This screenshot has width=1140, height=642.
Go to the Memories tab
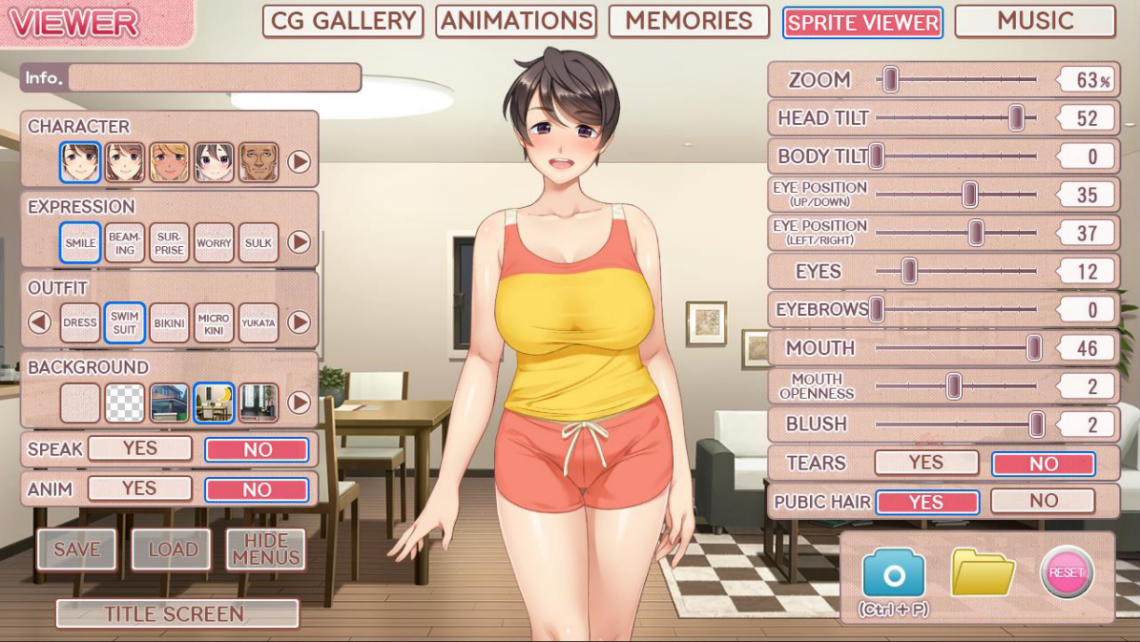coord(689,21)
